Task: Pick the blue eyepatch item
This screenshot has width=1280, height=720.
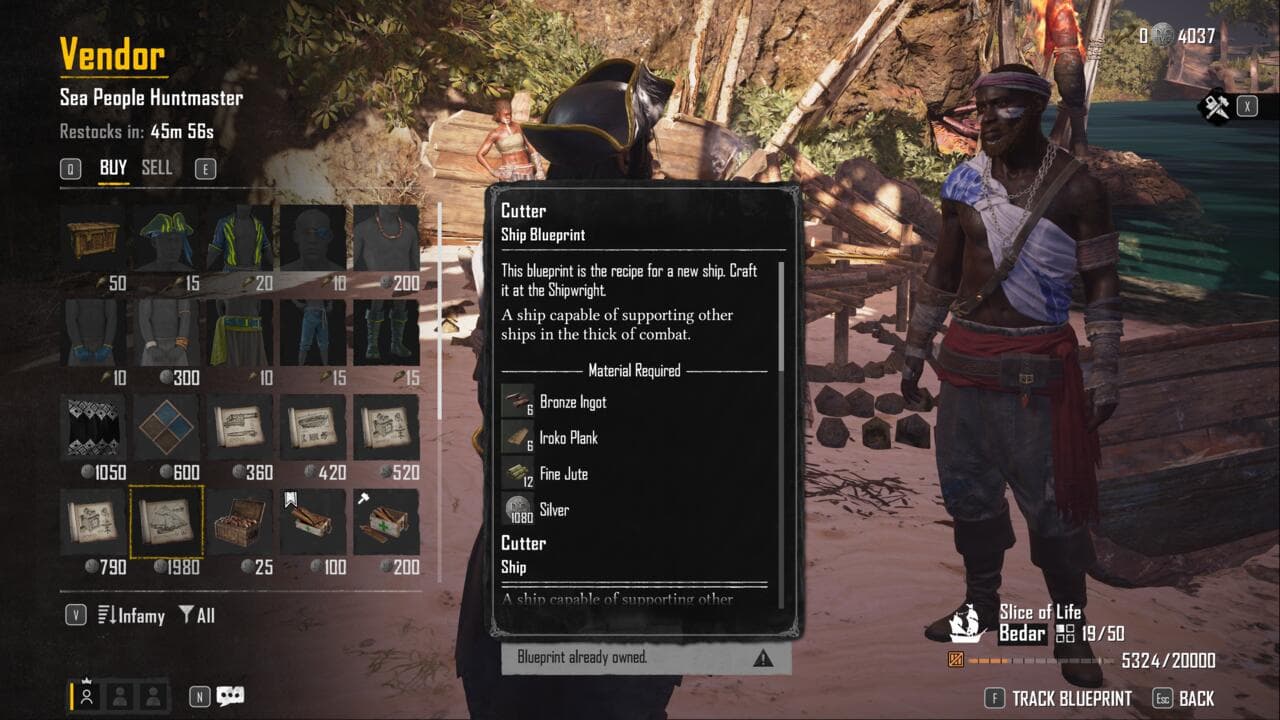Action: click(x=313, y=238)
